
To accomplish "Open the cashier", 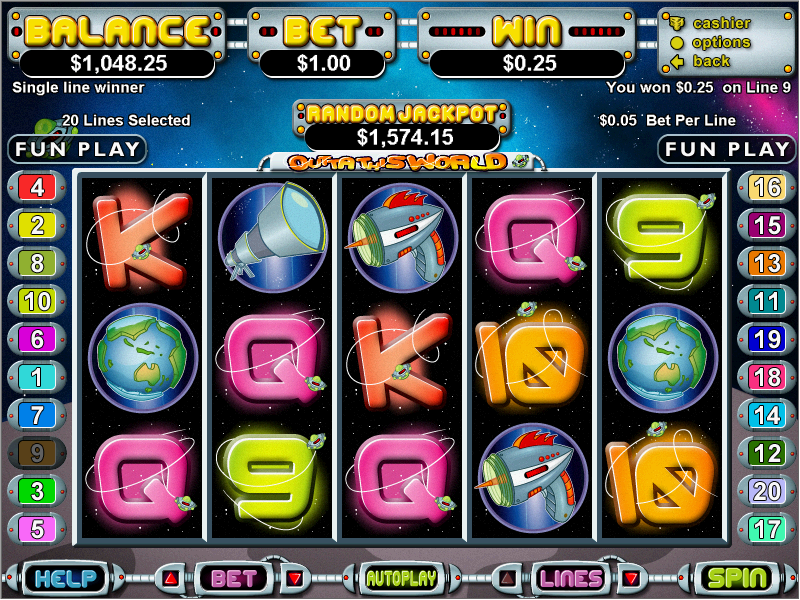I will (721, 23).
